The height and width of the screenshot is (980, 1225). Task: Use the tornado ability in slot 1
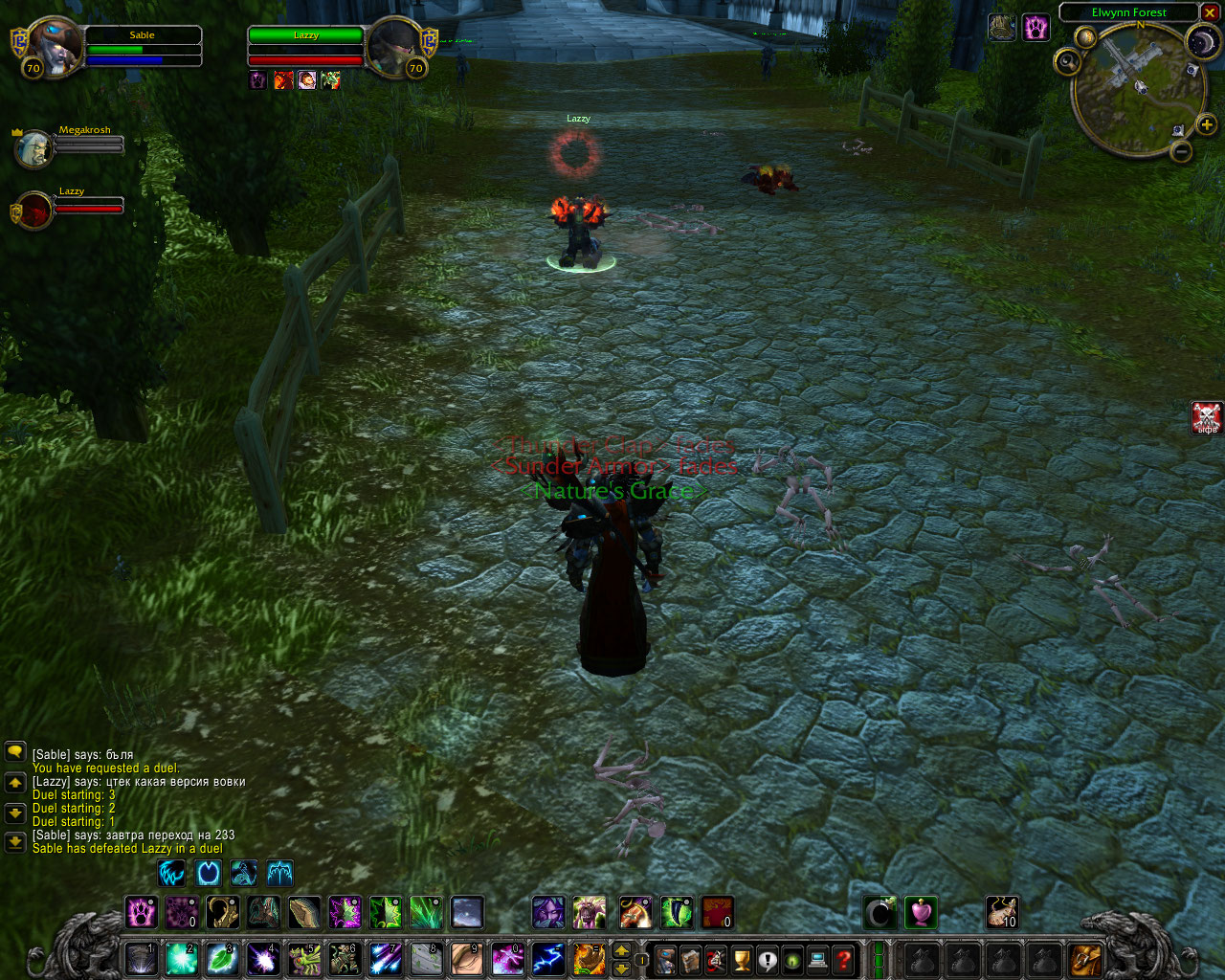141,959
